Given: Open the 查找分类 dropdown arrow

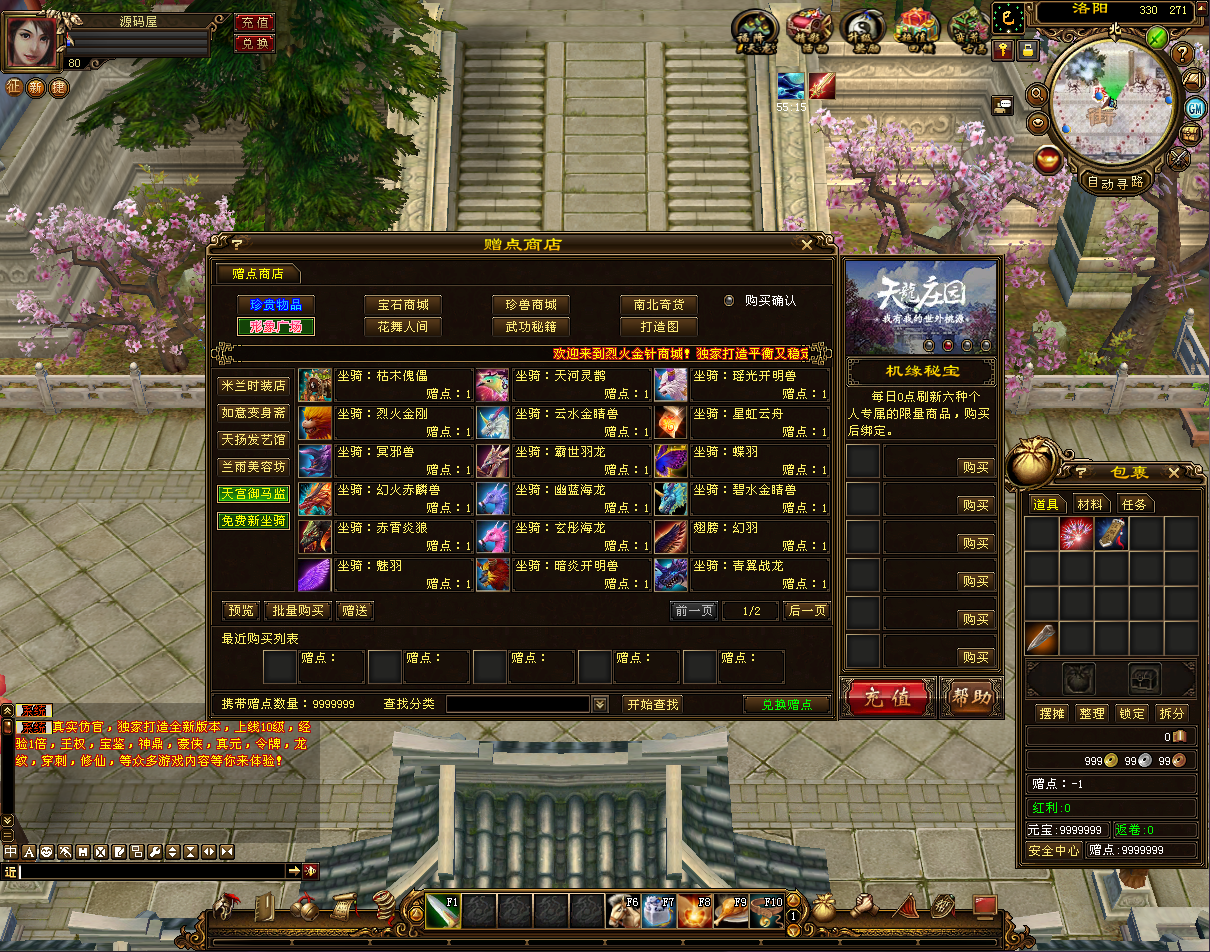Looking at the screenshot, I should click(600, 704).
